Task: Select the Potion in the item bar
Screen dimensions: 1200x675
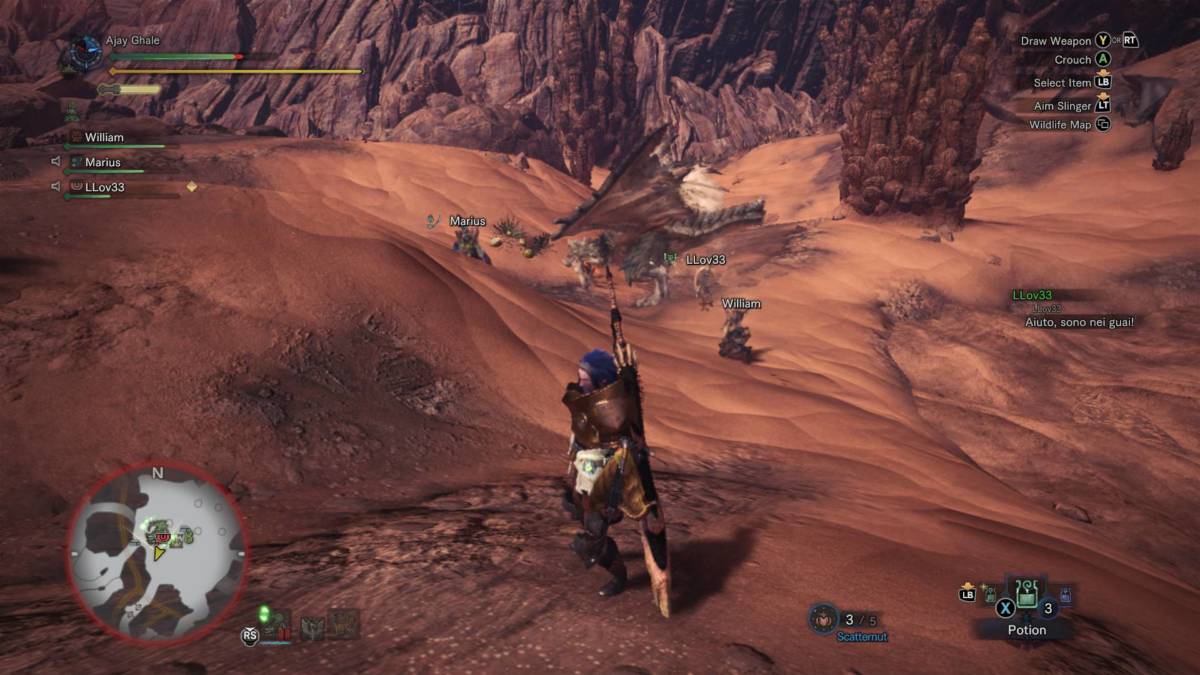Action: (x=1027, y=596)
